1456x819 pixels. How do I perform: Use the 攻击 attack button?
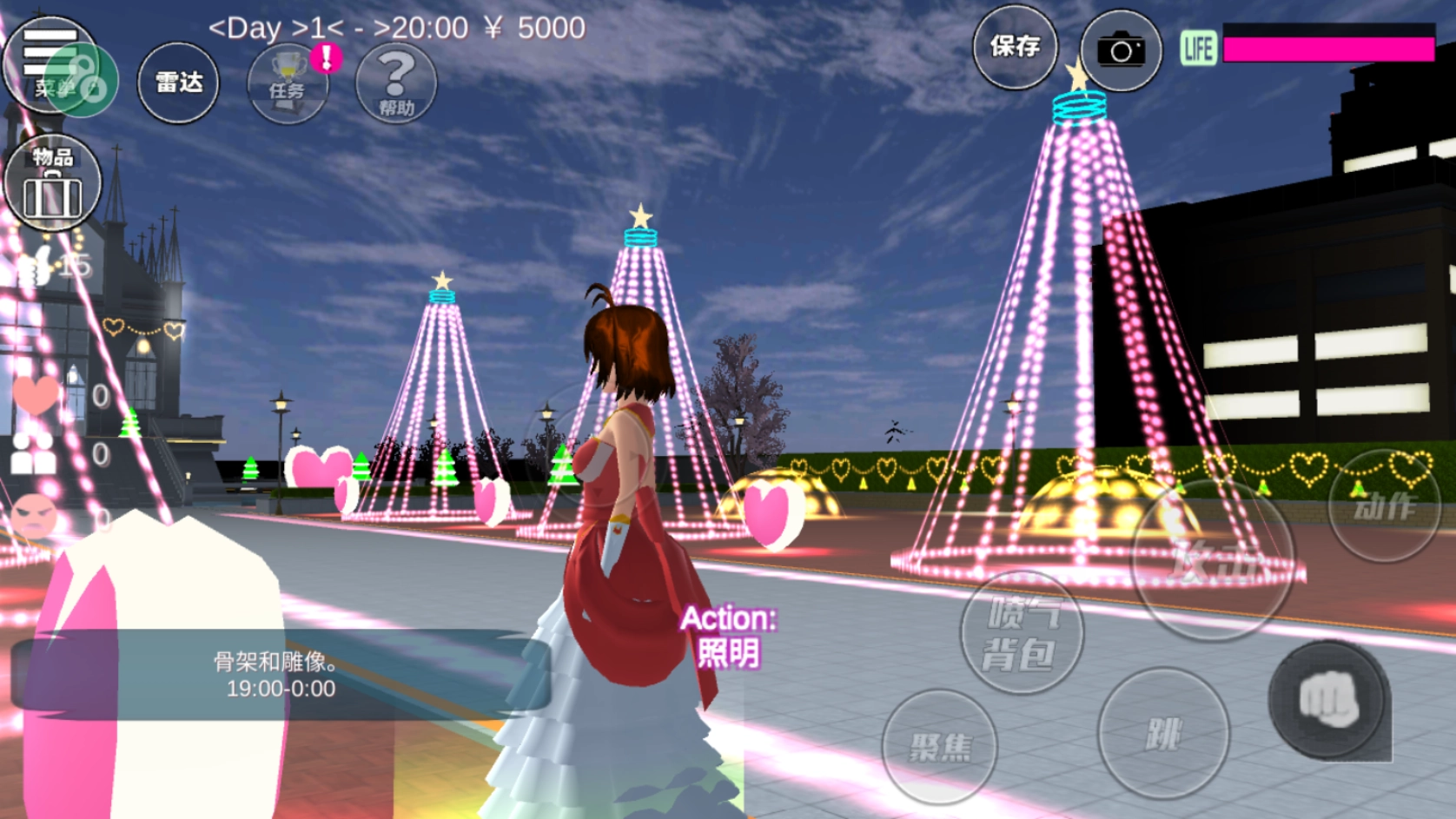click(x=1214, y=560)
